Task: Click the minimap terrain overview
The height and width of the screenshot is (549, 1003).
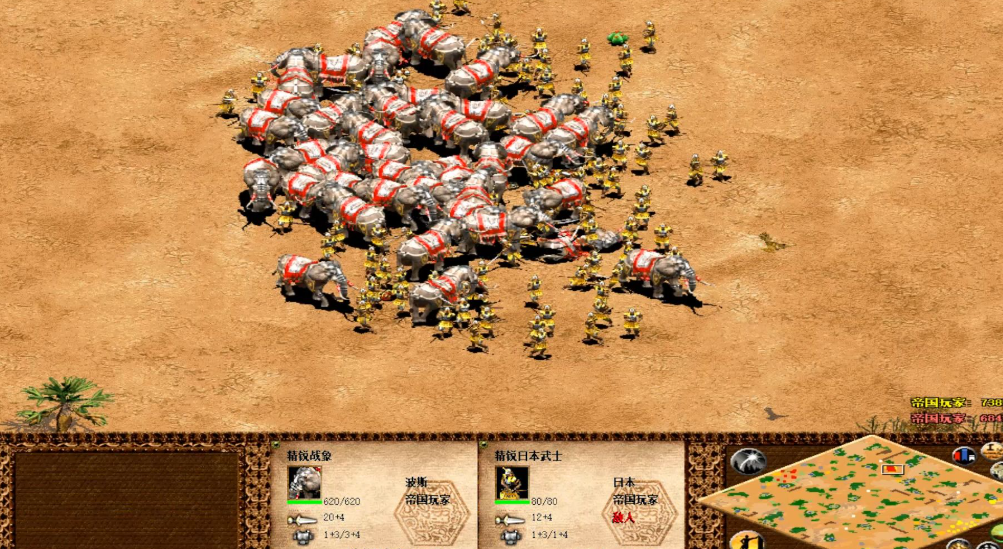Action: (x=850, y=492)
